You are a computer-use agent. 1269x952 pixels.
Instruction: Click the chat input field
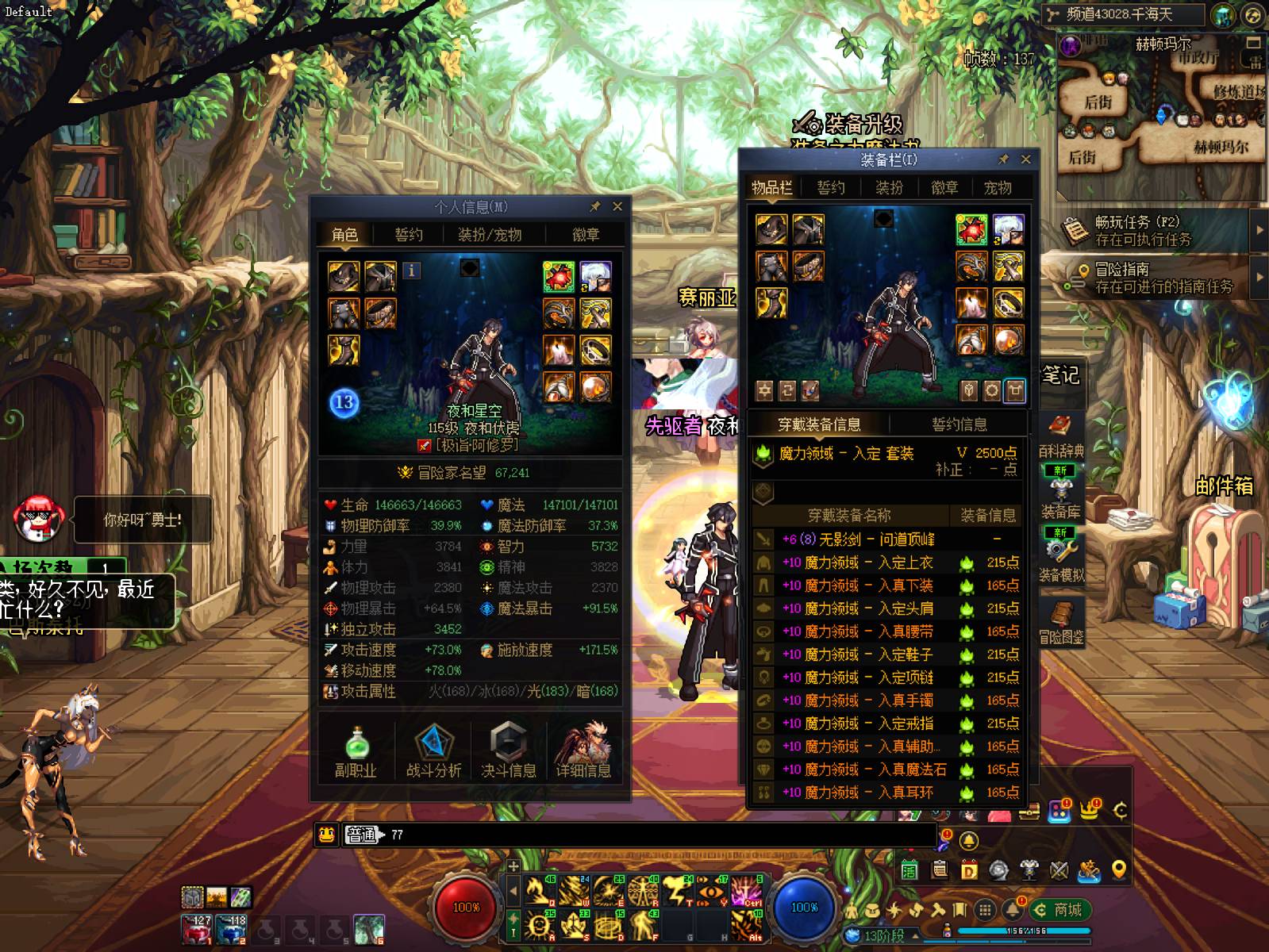tap(659, 835)
